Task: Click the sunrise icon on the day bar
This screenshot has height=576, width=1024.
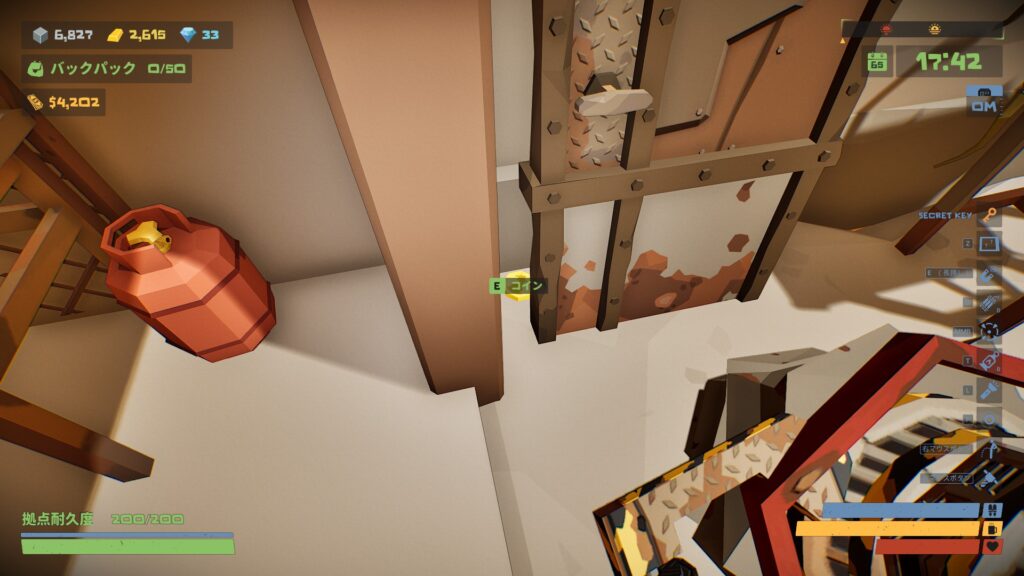Action: 934,29
